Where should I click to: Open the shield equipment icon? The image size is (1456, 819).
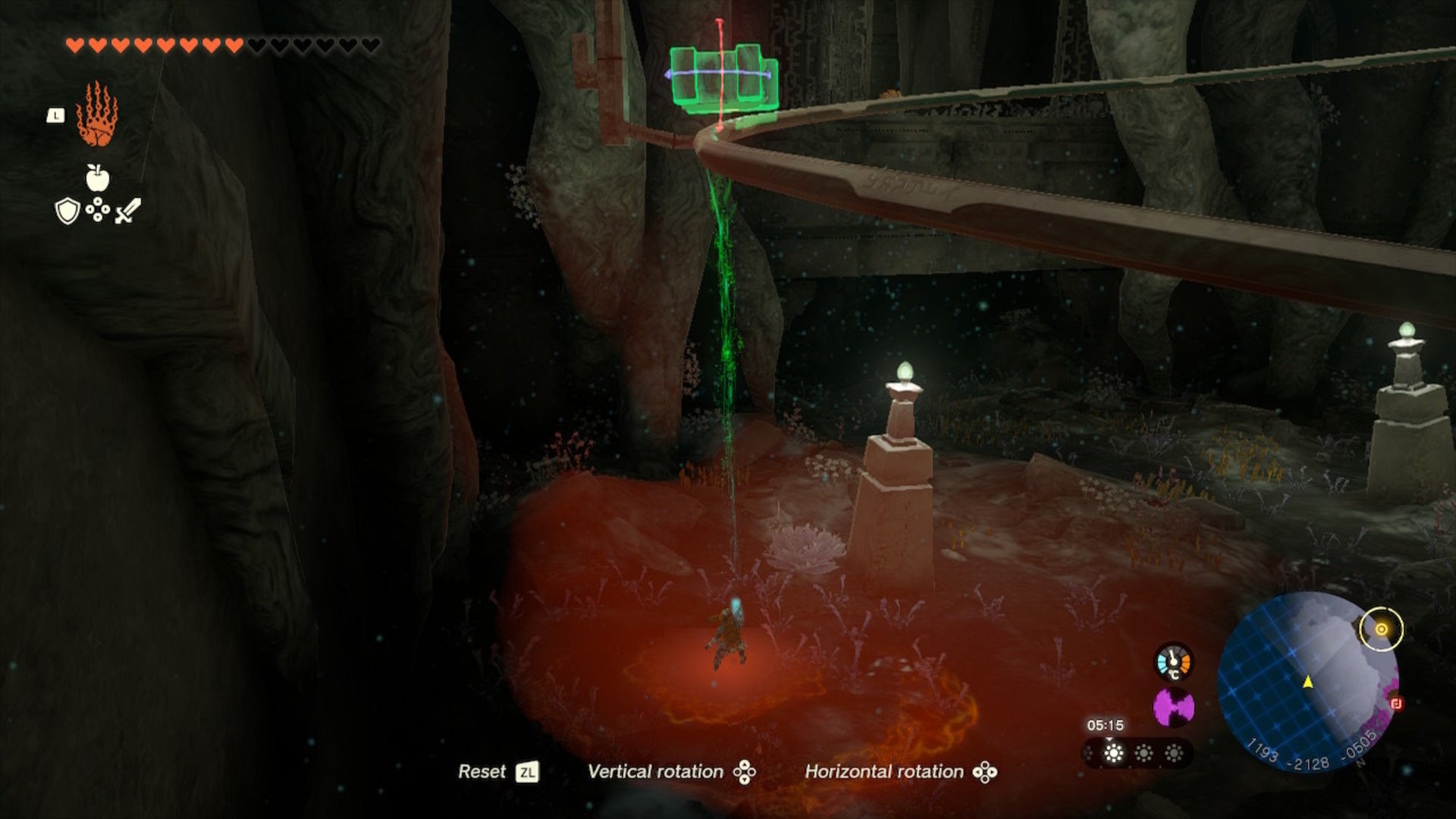(x=67, y=211)
